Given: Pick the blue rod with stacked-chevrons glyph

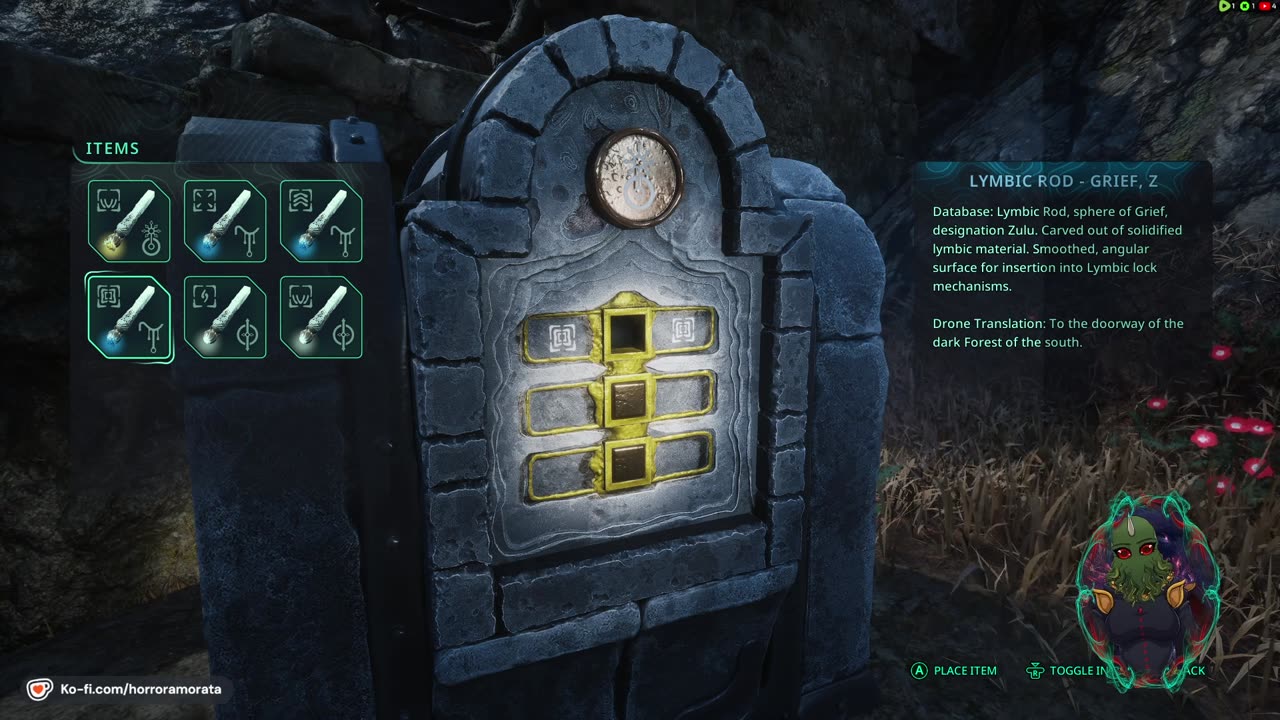Looking at the screenshot, I should click(x=321, y=221).
